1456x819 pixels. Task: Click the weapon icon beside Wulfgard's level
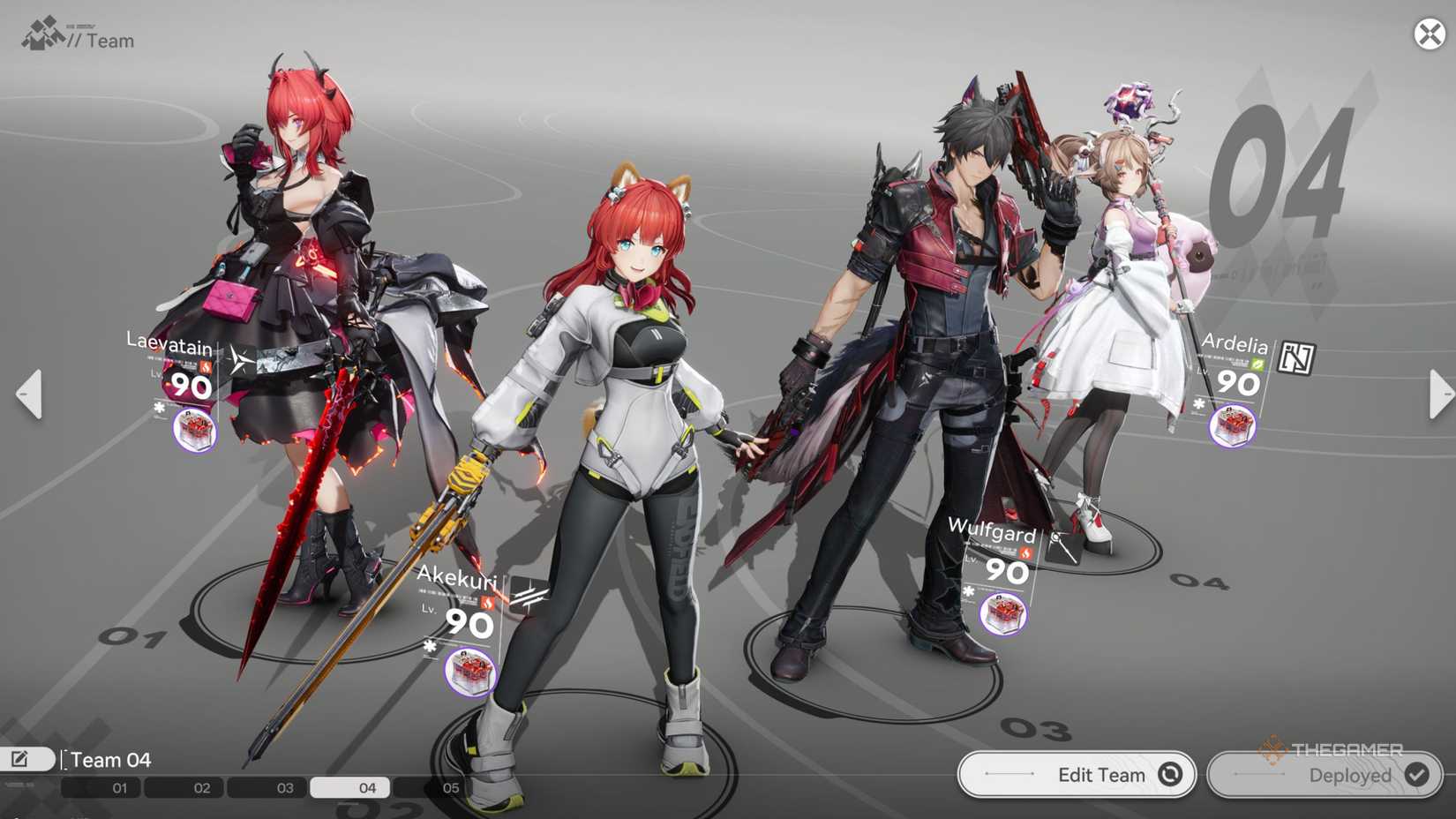click(1064, 547)
